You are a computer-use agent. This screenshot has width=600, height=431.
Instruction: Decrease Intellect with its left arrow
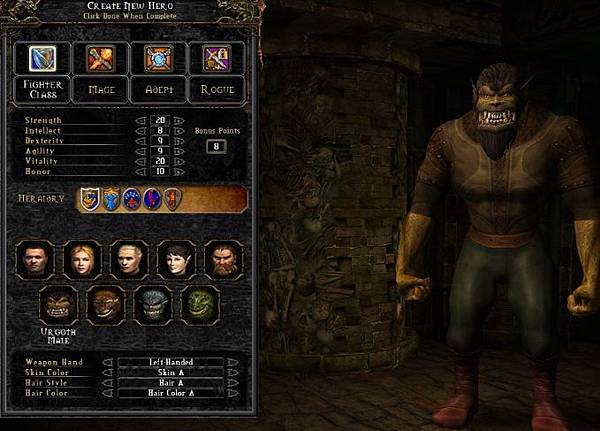click(x=139, y=130)
